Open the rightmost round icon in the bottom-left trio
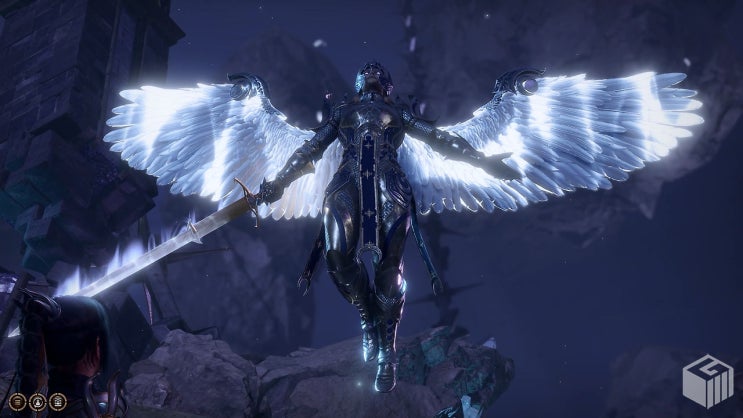 (58, 402)
